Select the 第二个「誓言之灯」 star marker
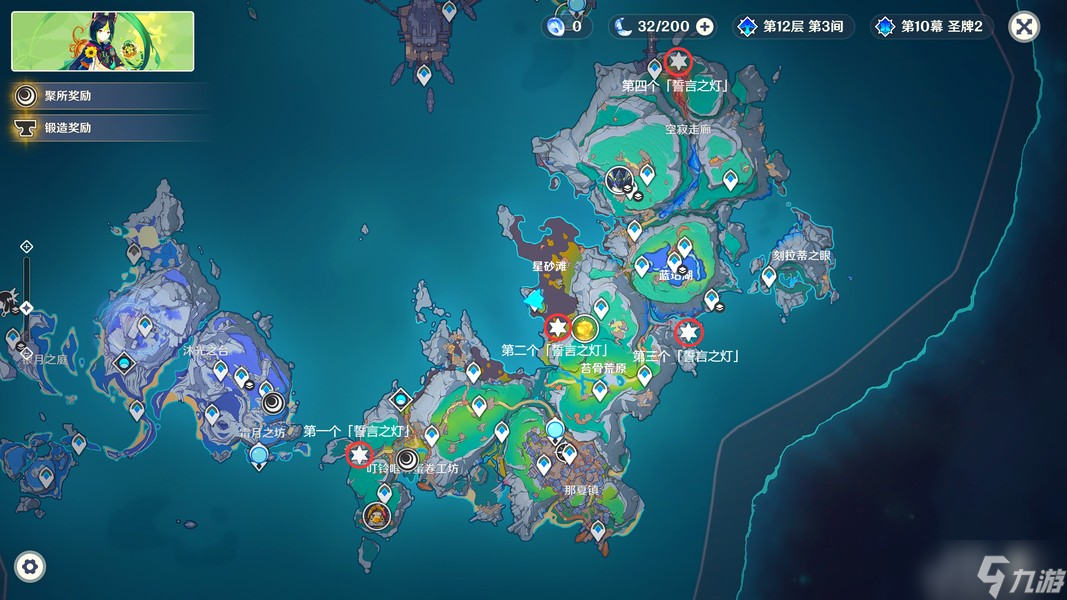This screenshot has height=600, width=1067. (557, 327)
